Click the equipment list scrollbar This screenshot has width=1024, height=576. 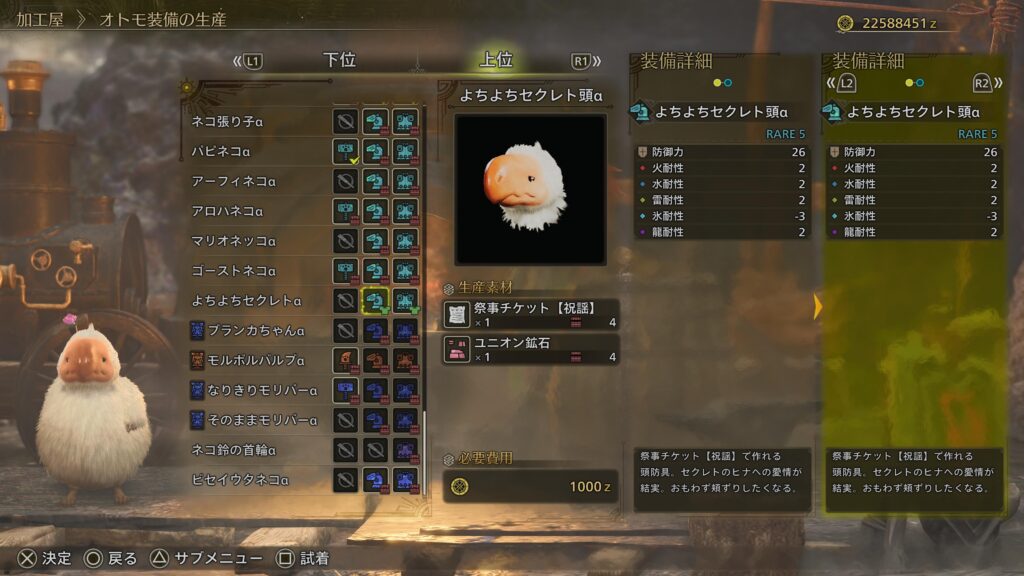click(426, 300)
